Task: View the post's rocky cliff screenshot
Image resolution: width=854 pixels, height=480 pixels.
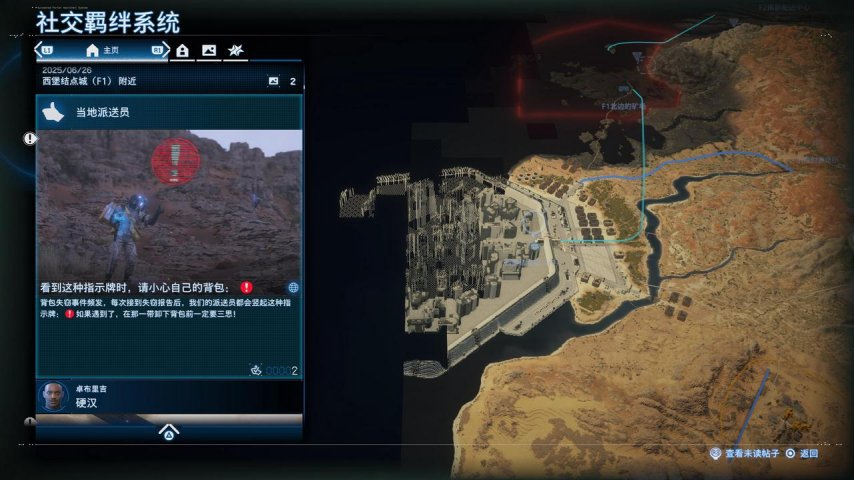Action: click(168, 202)
